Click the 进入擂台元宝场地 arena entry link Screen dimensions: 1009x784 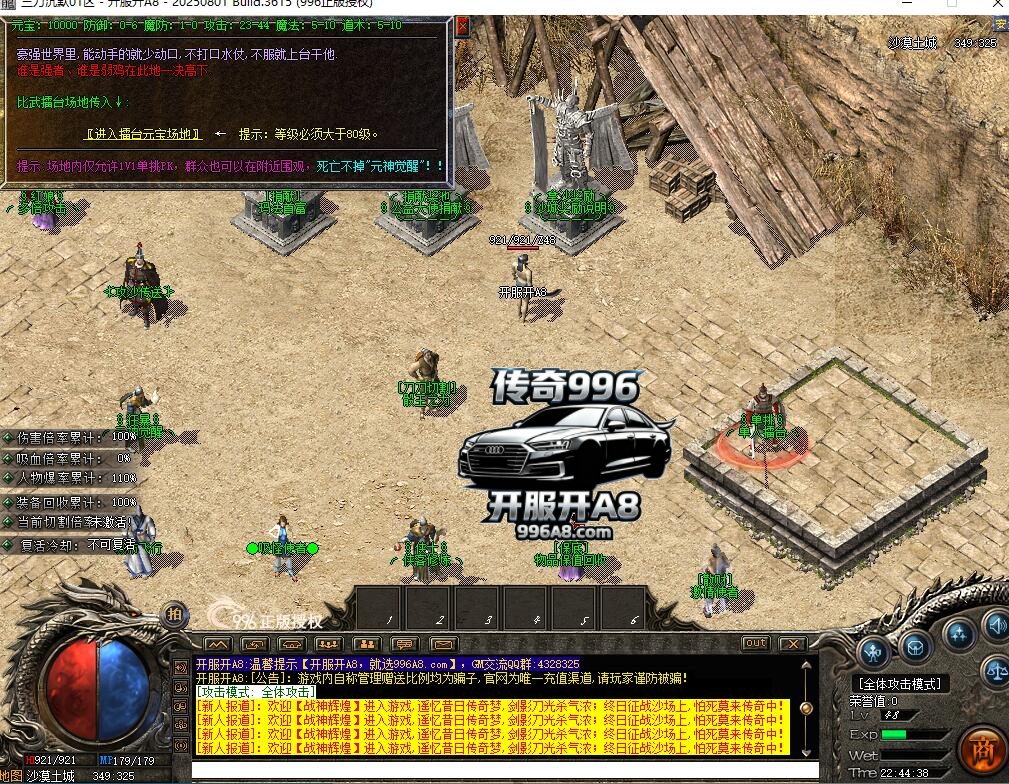tap(143, 133)
